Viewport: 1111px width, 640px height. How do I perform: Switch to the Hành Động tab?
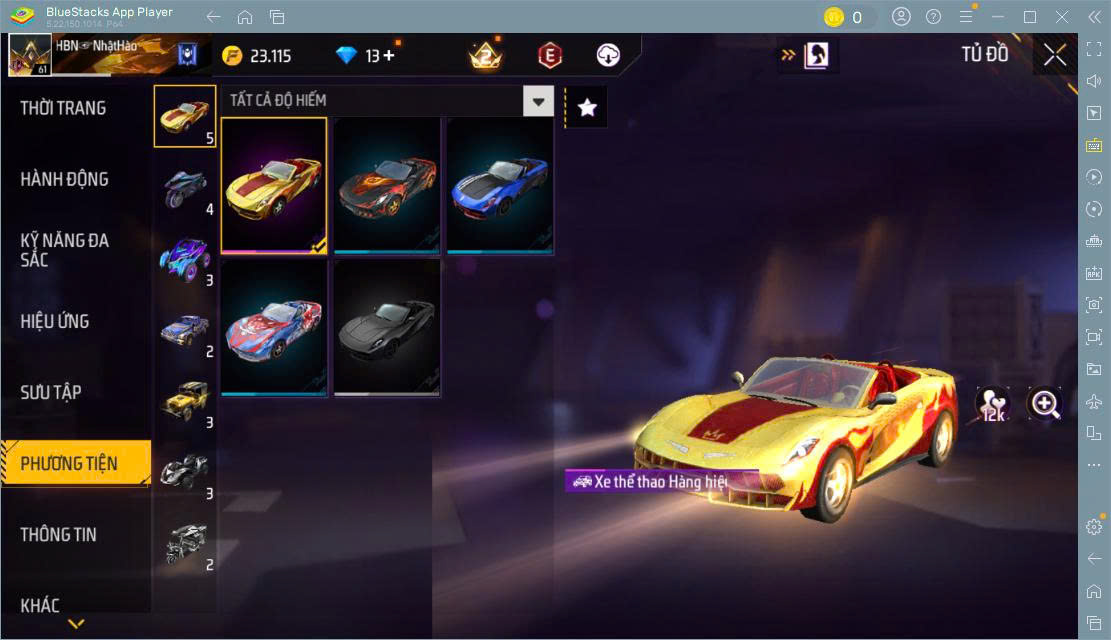pos(65,180)
